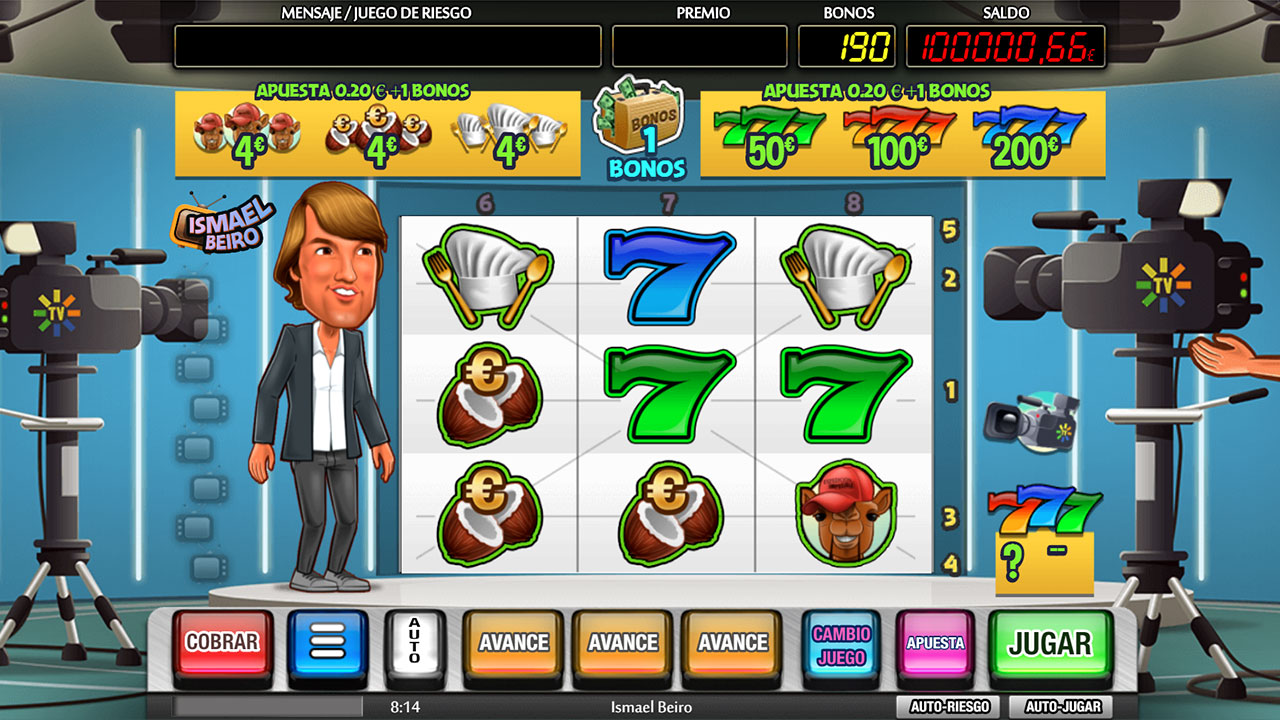This screenshot has height=720, width=1280.
Task: Spin the reels with the green JUGAR button
Action: point(1050,643)
